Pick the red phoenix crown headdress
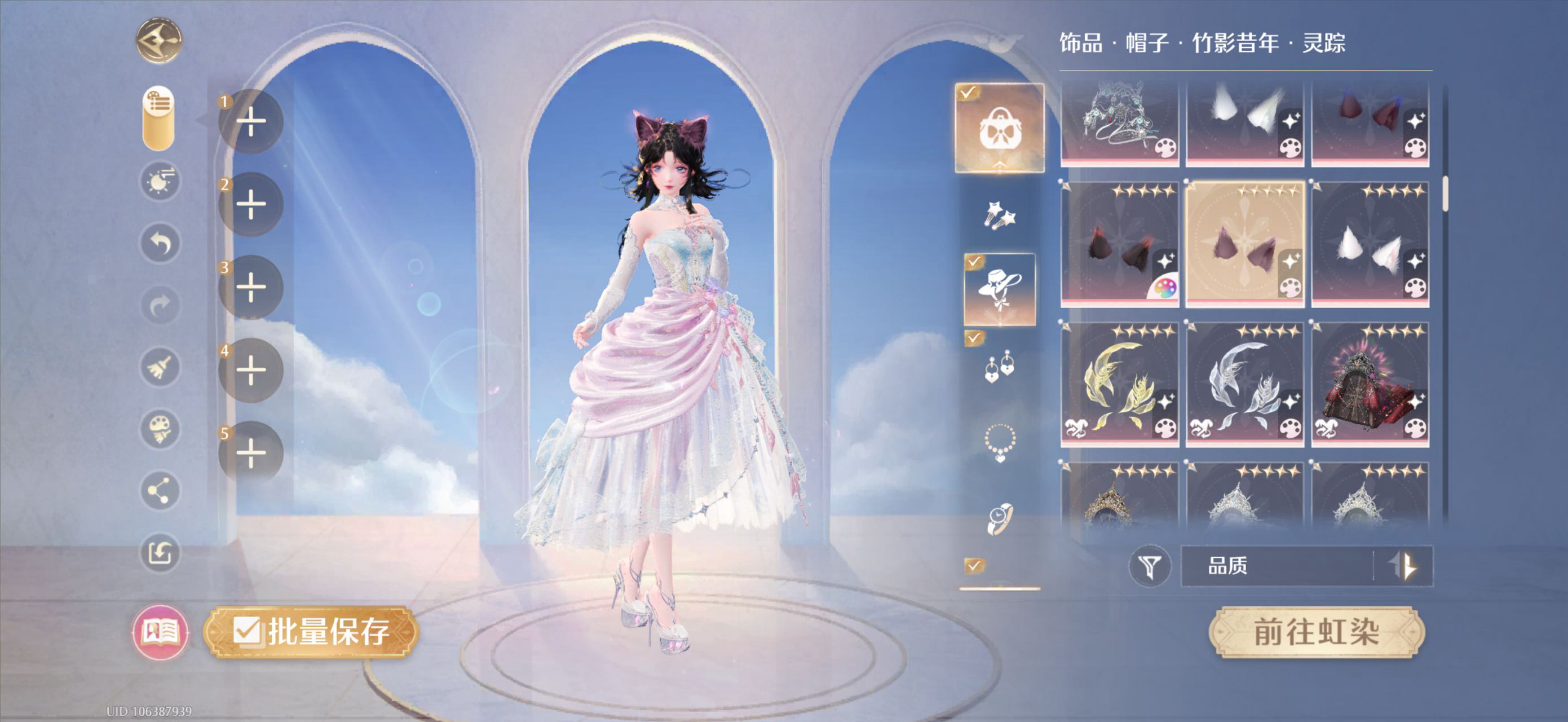 coord(1370,385)
